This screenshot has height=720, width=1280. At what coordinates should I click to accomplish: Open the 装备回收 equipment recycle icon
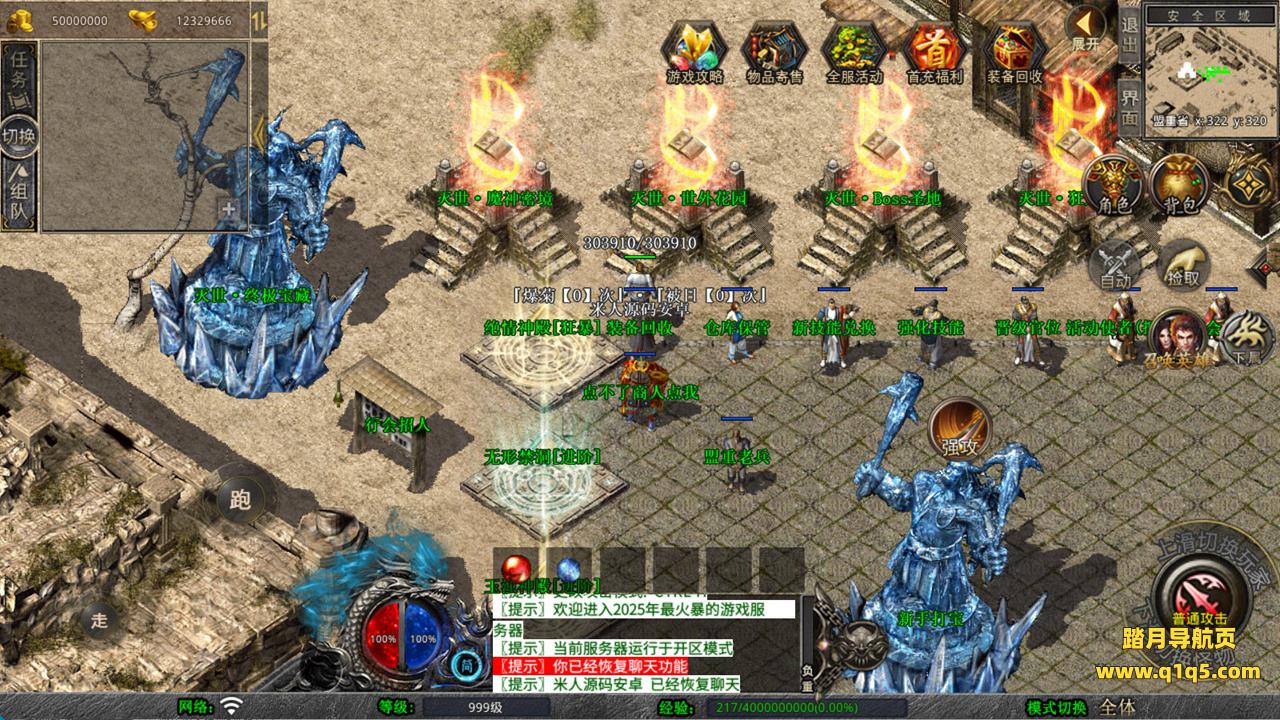click(x=1014, y=51)
